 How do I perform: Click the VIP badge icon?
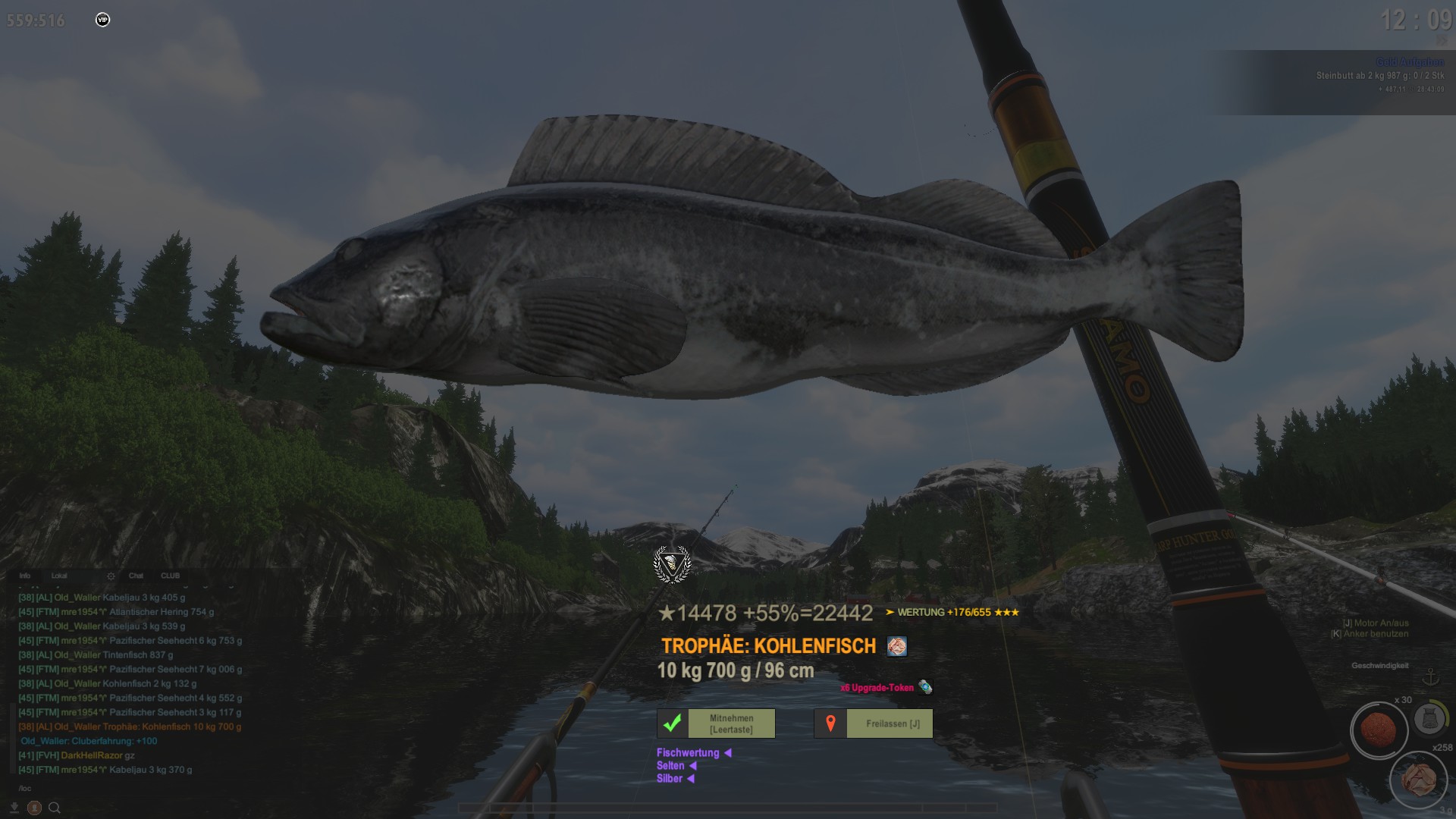103,20
